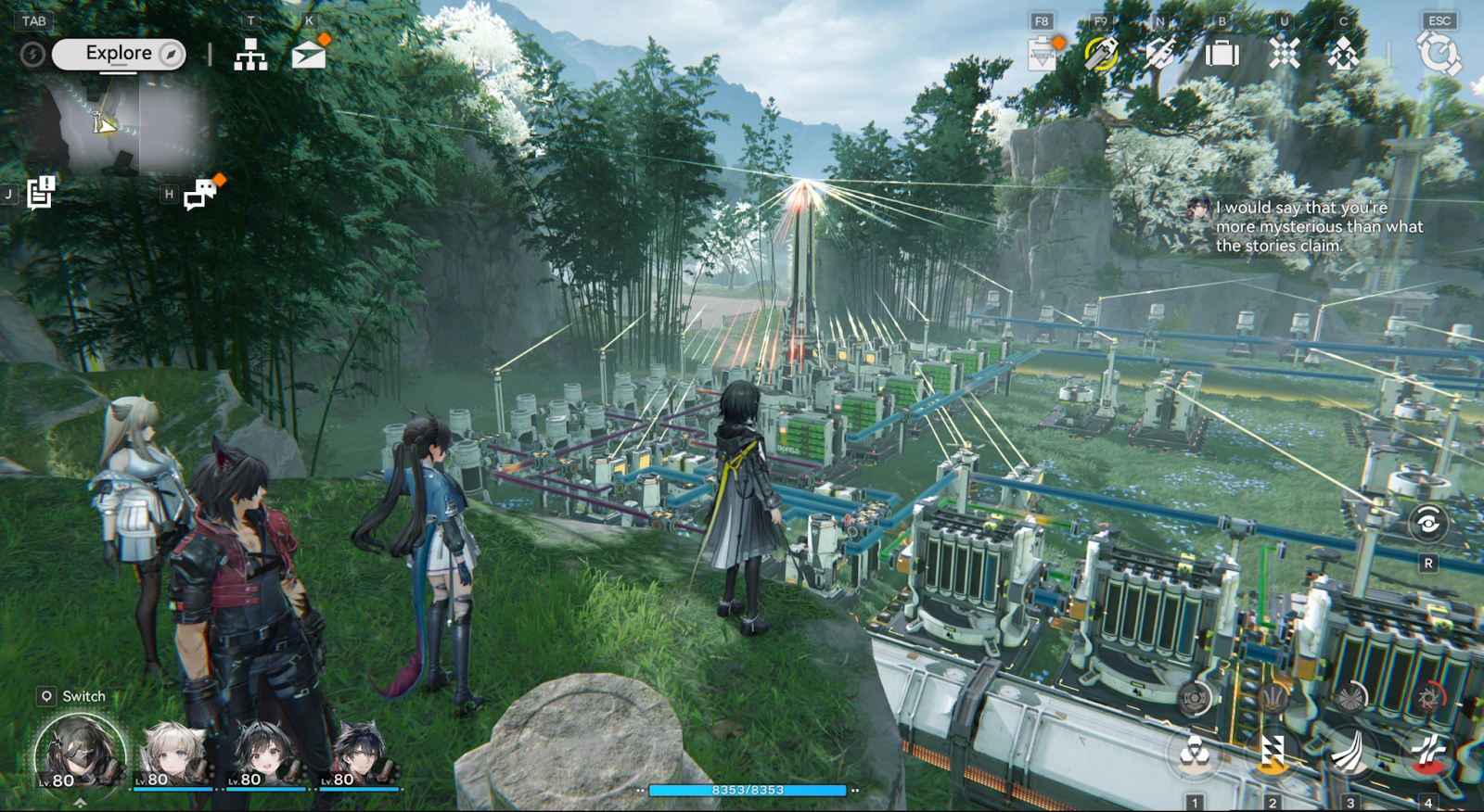Open the checkered X pattern icon
The image size is (1484, 812).
point(1285,54)
